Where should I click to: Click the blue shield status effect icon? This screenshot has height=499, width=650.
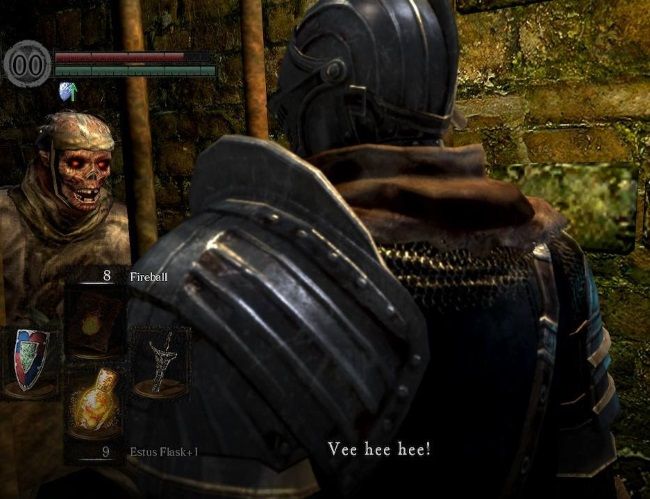pos(67,92)
